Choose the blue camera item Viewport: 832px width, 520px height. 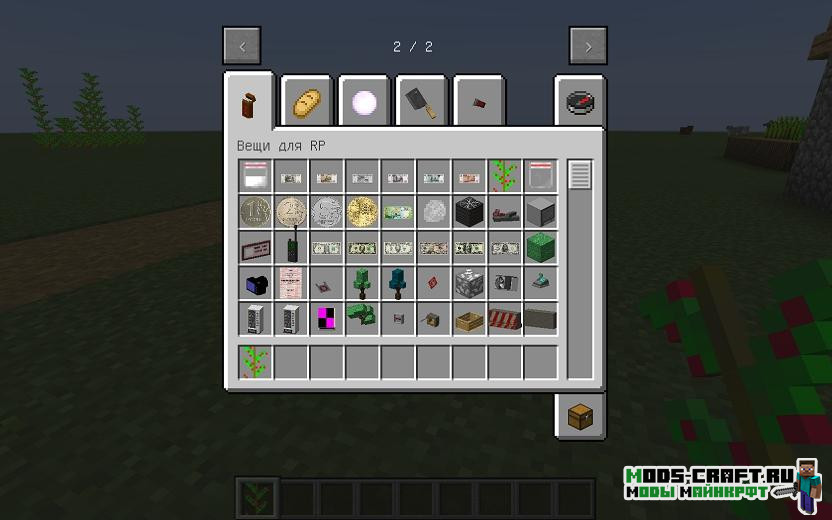pyautogui.click(x=256, y=283)
